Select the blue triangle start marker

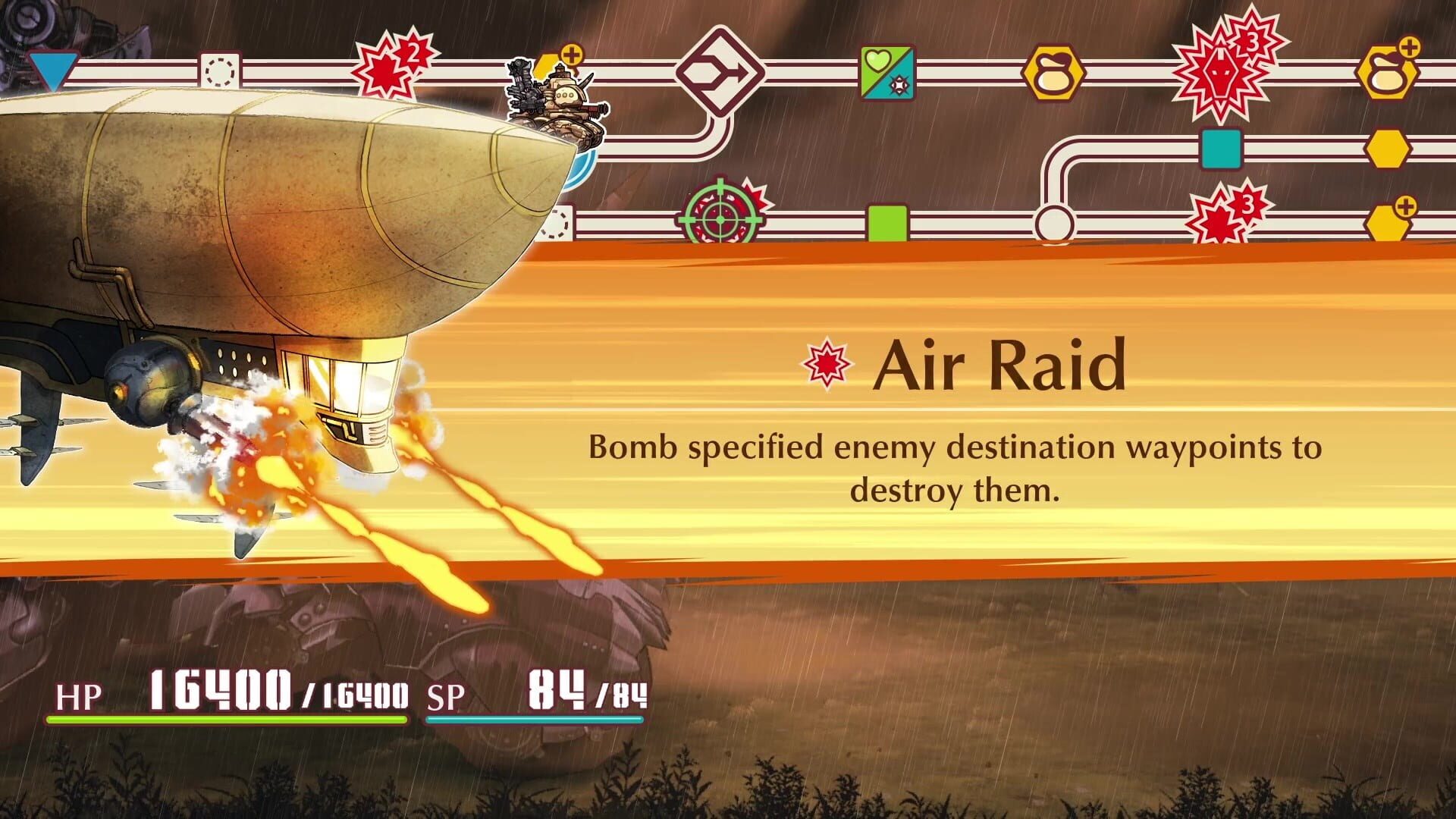pyautogui.click(x=52, y=71)
